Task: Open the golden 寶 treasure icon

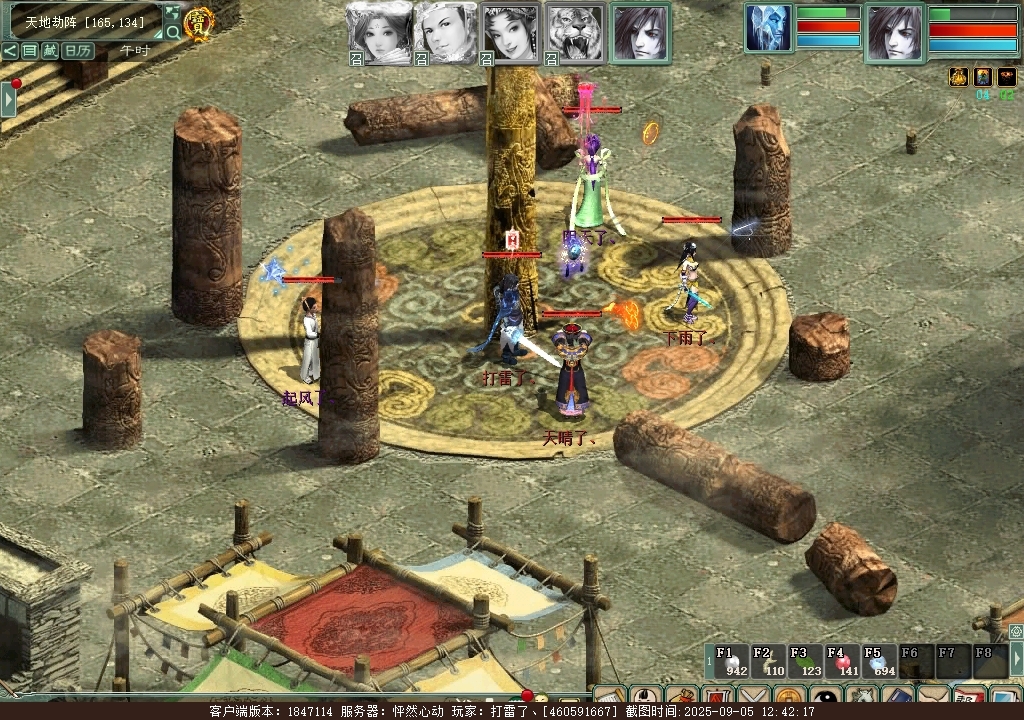Action: coord(200,22)
